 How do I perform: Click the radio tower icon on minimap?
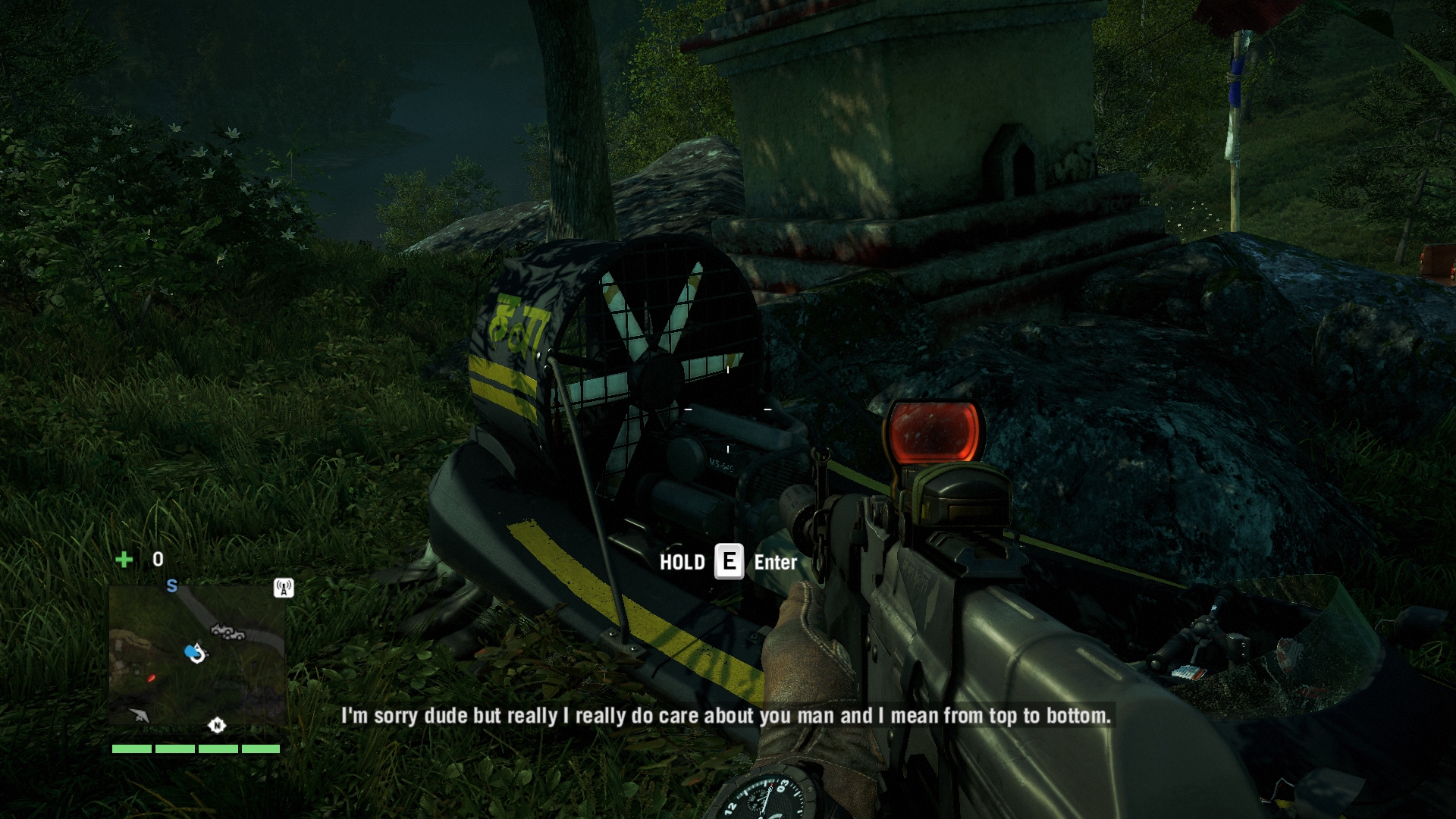tap(283, 588)
